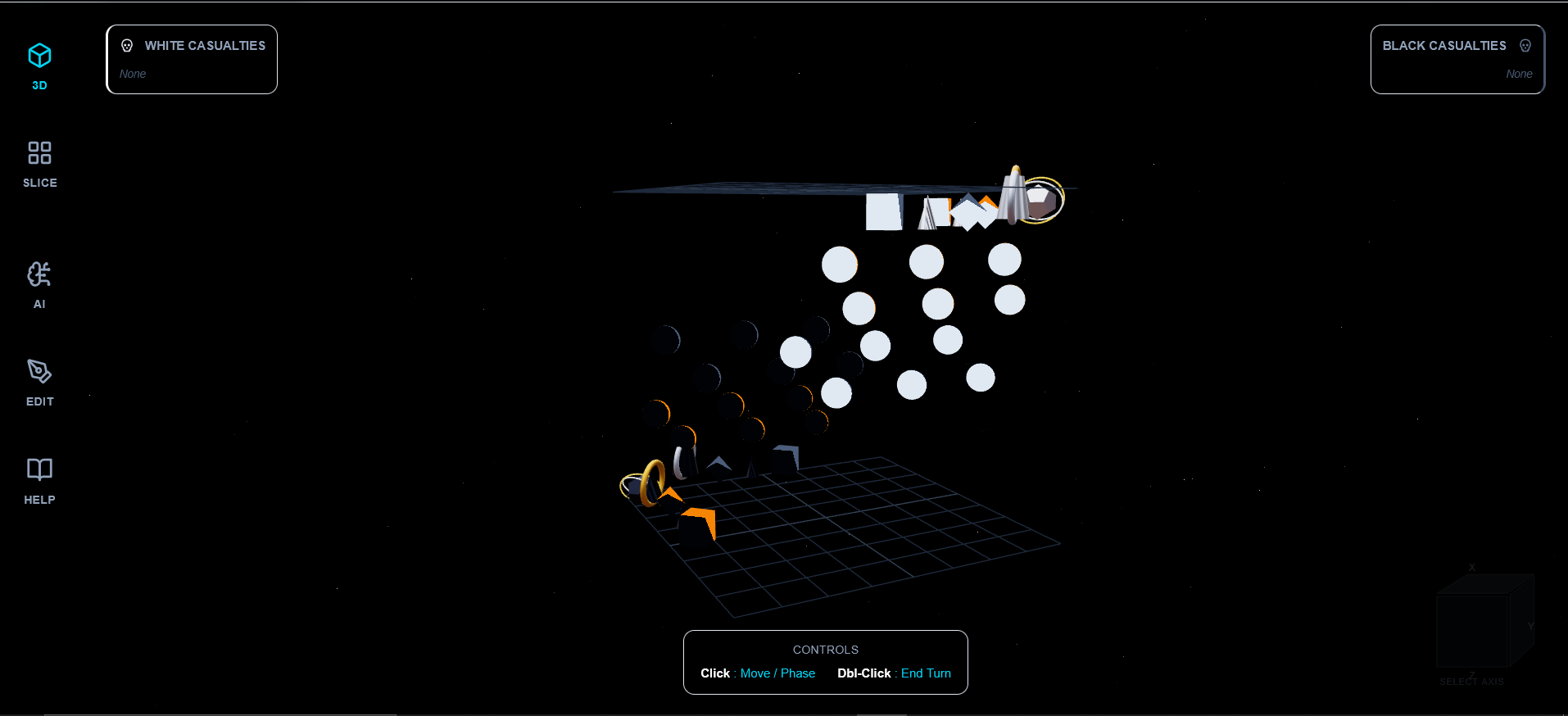Click the 3D cube view icon

pos(39,54)
